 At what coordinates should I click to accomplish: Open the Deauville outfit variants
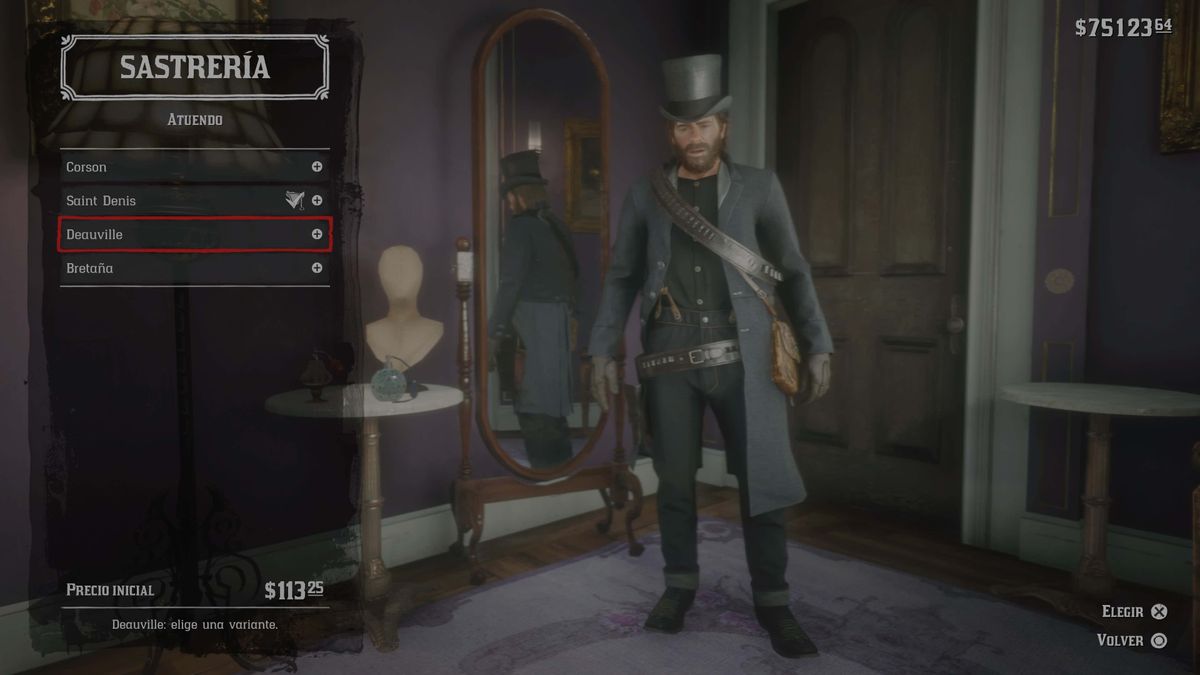tap(194, 234)
